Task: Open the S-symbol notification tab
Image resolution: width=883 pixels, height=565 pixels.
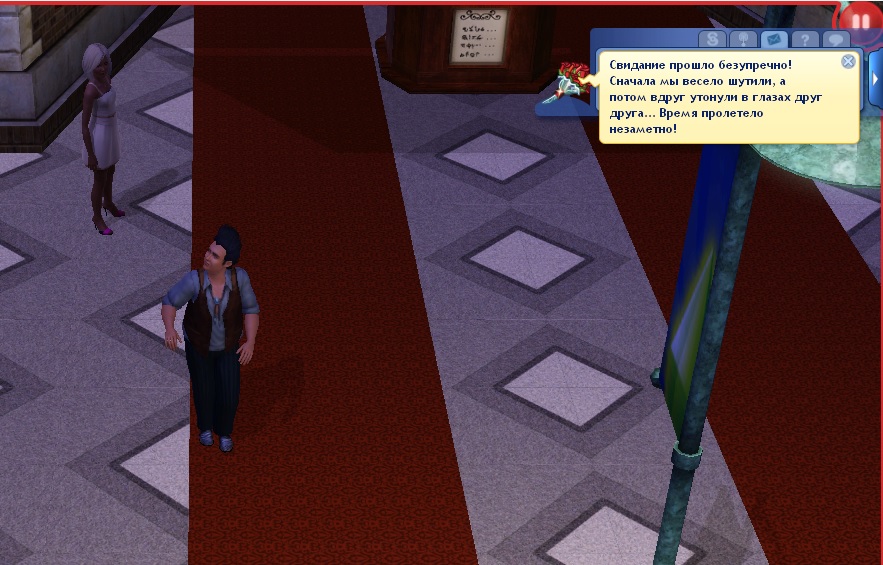Action: coord(712,40)
